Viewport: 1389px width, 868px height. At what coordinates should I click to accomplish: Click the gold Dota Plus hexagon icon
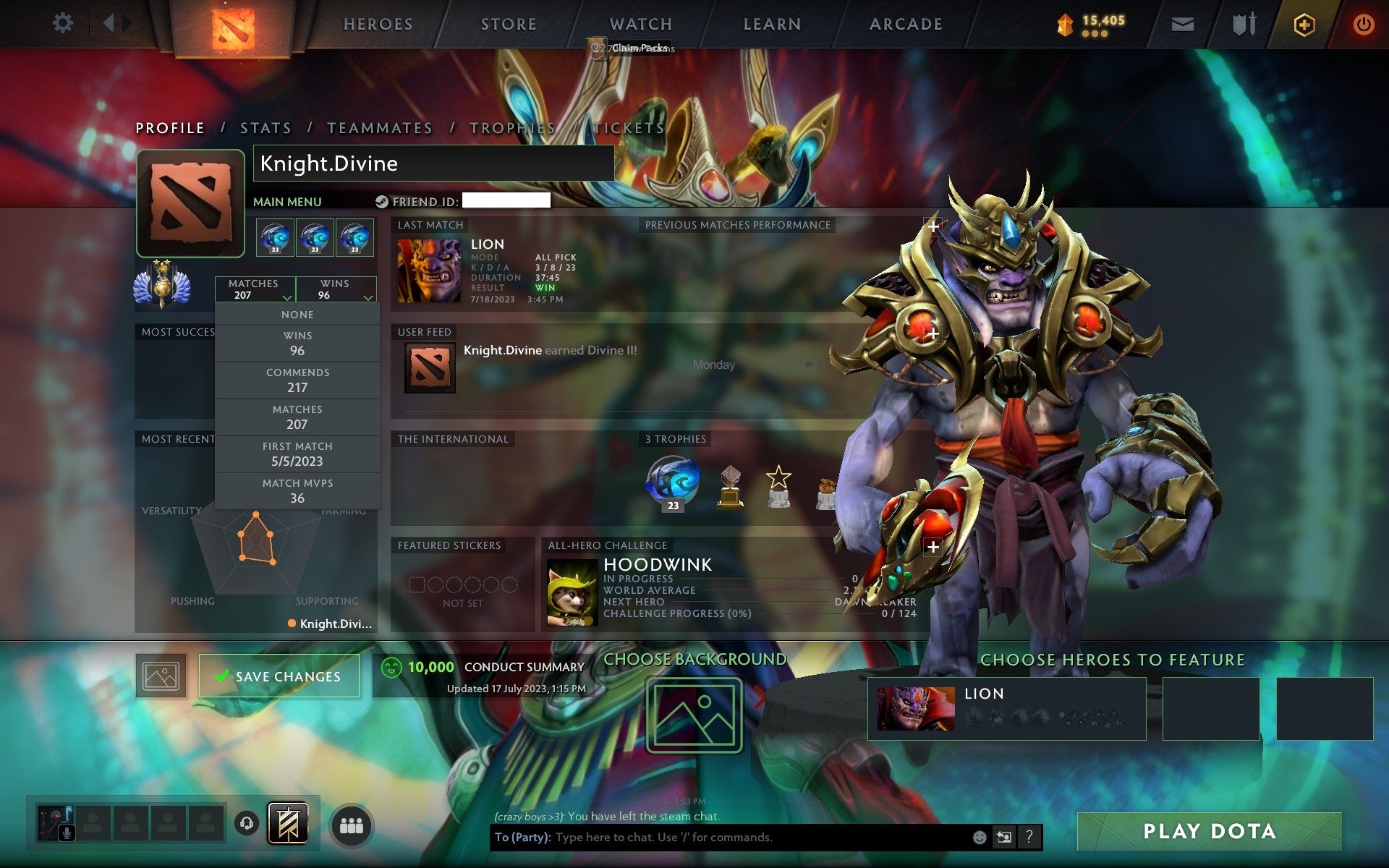pyautogui.click(x=1303, y=23)
